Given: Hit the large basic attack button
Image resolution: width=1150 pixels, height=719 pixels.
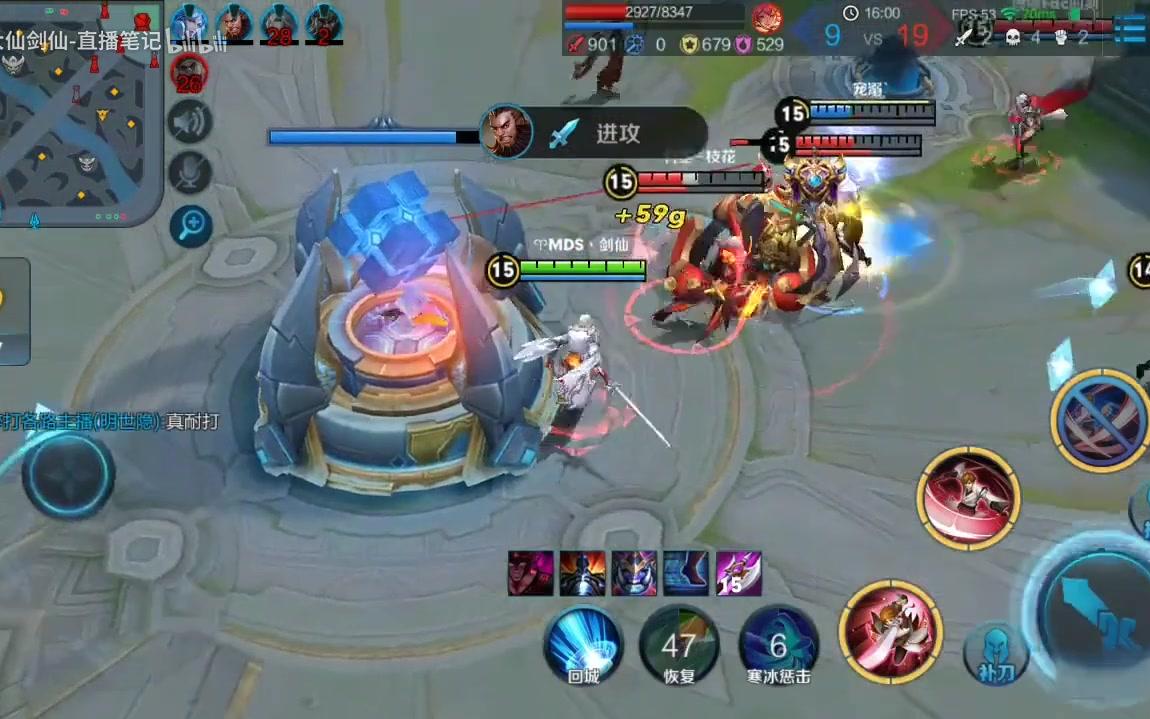Looking at the screenshot, I should [x=1095, y=612].
